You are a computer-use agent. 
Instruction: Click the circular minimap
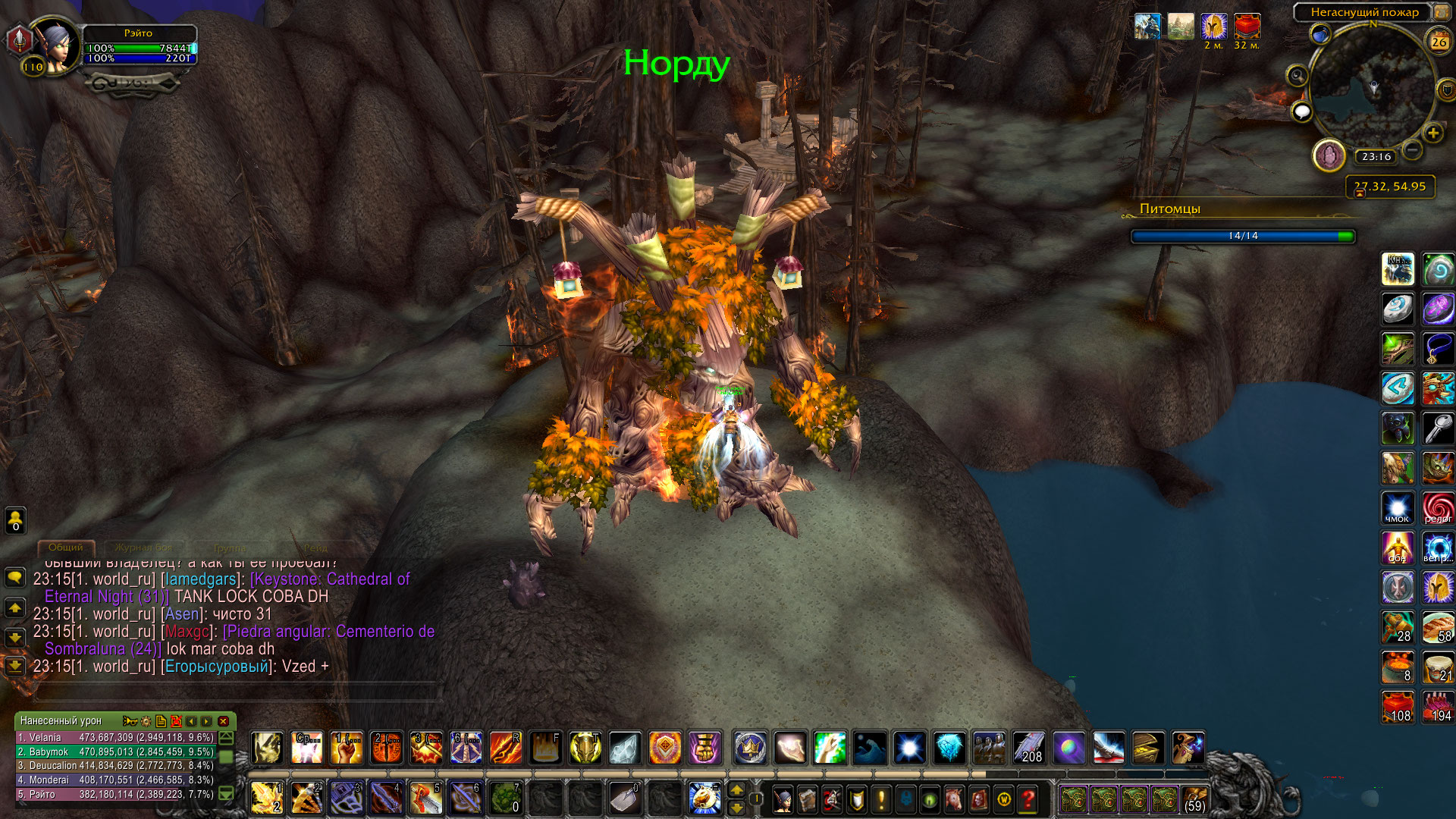coord(1372,85)
